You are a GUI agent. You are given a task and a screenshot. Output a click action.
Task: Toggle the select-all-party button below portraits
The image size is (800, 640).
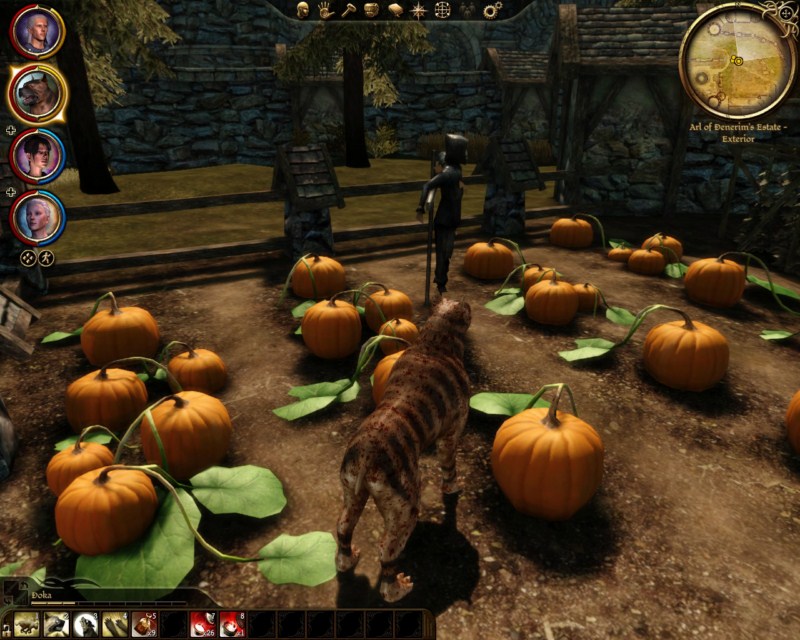(x=29, y=258)
